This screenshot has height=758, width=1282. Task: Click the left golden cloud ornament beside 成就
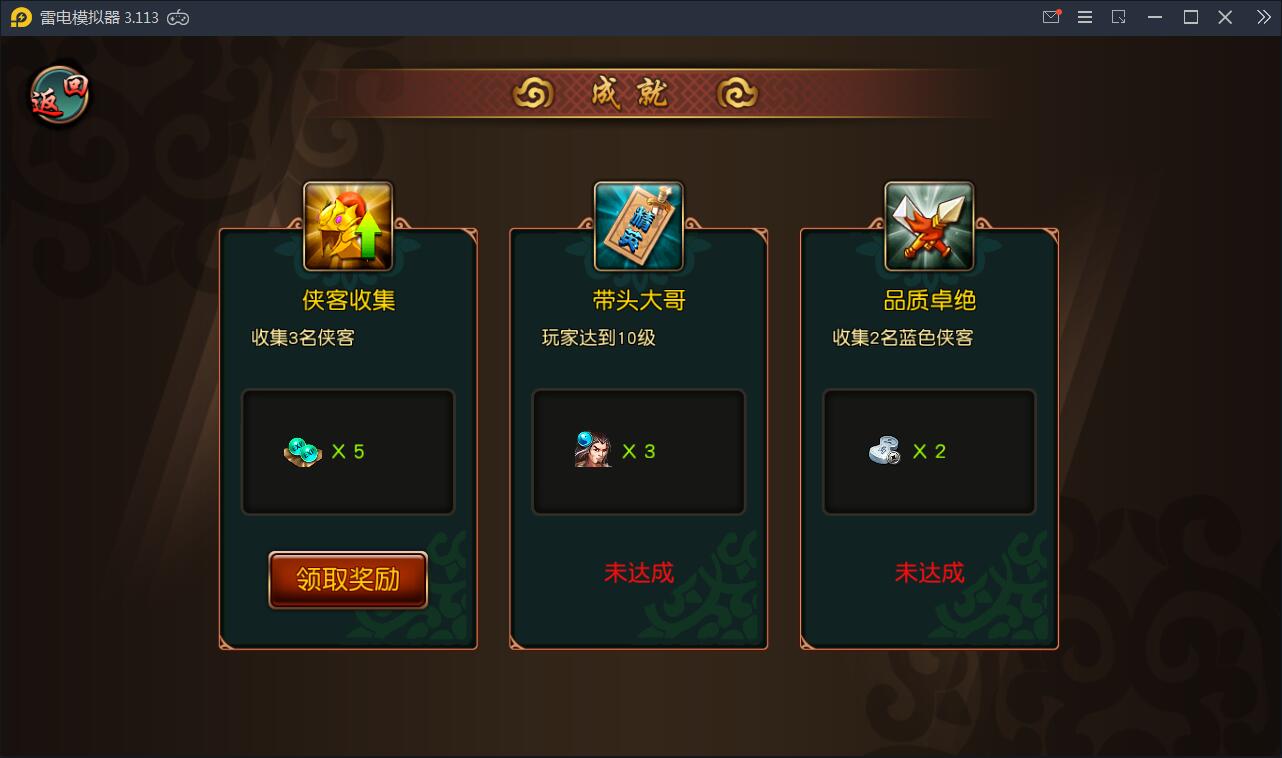(x=534, y=92)
